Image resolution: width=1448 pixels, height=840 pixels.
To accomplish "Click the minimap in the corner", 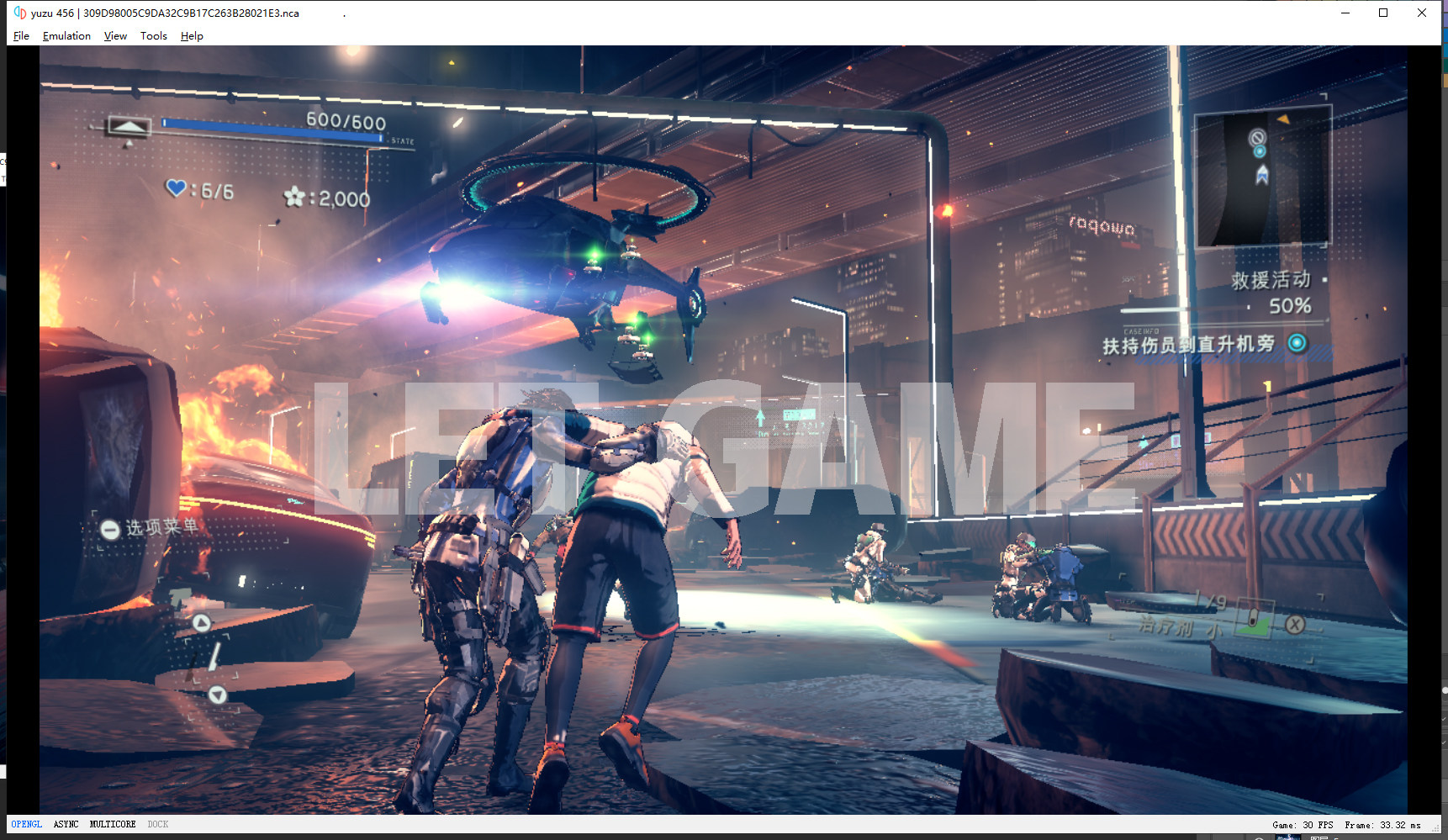I will [1262, 179].
